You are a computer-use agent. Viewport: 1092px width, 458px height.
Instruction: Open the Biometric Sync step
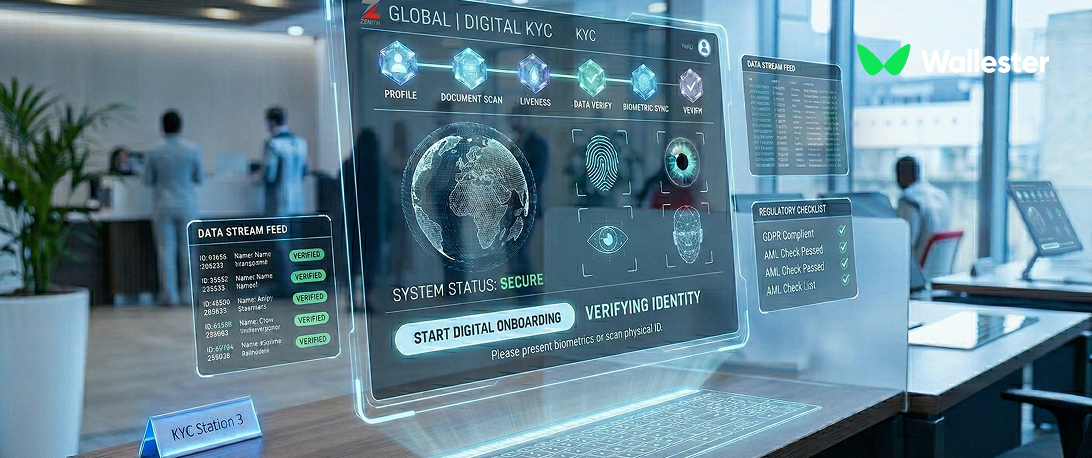point(643,81)
